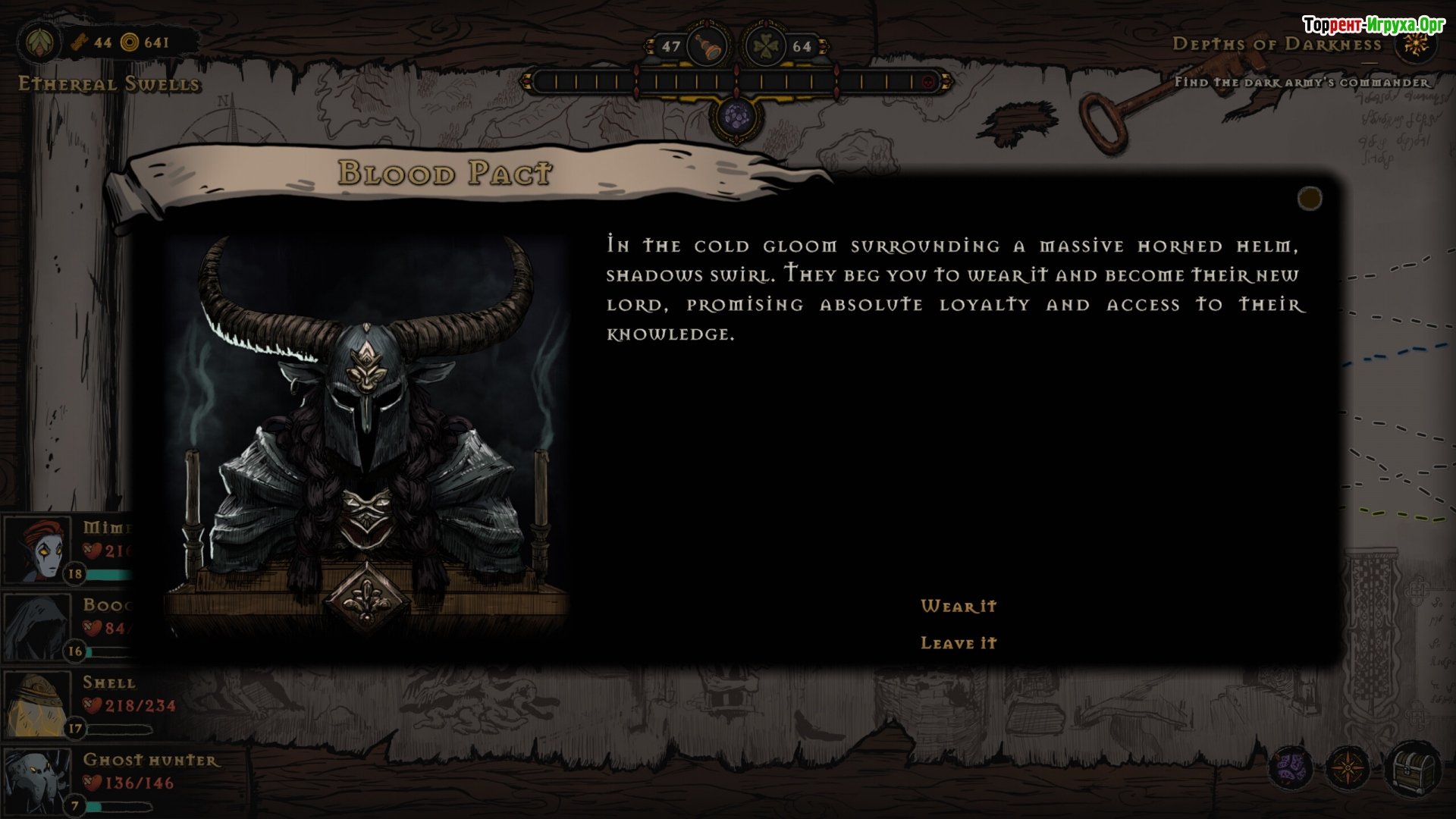This screenshot has width=1456, height=819.
Task: Open the compass rose map icon
Action: [1348, 769]
